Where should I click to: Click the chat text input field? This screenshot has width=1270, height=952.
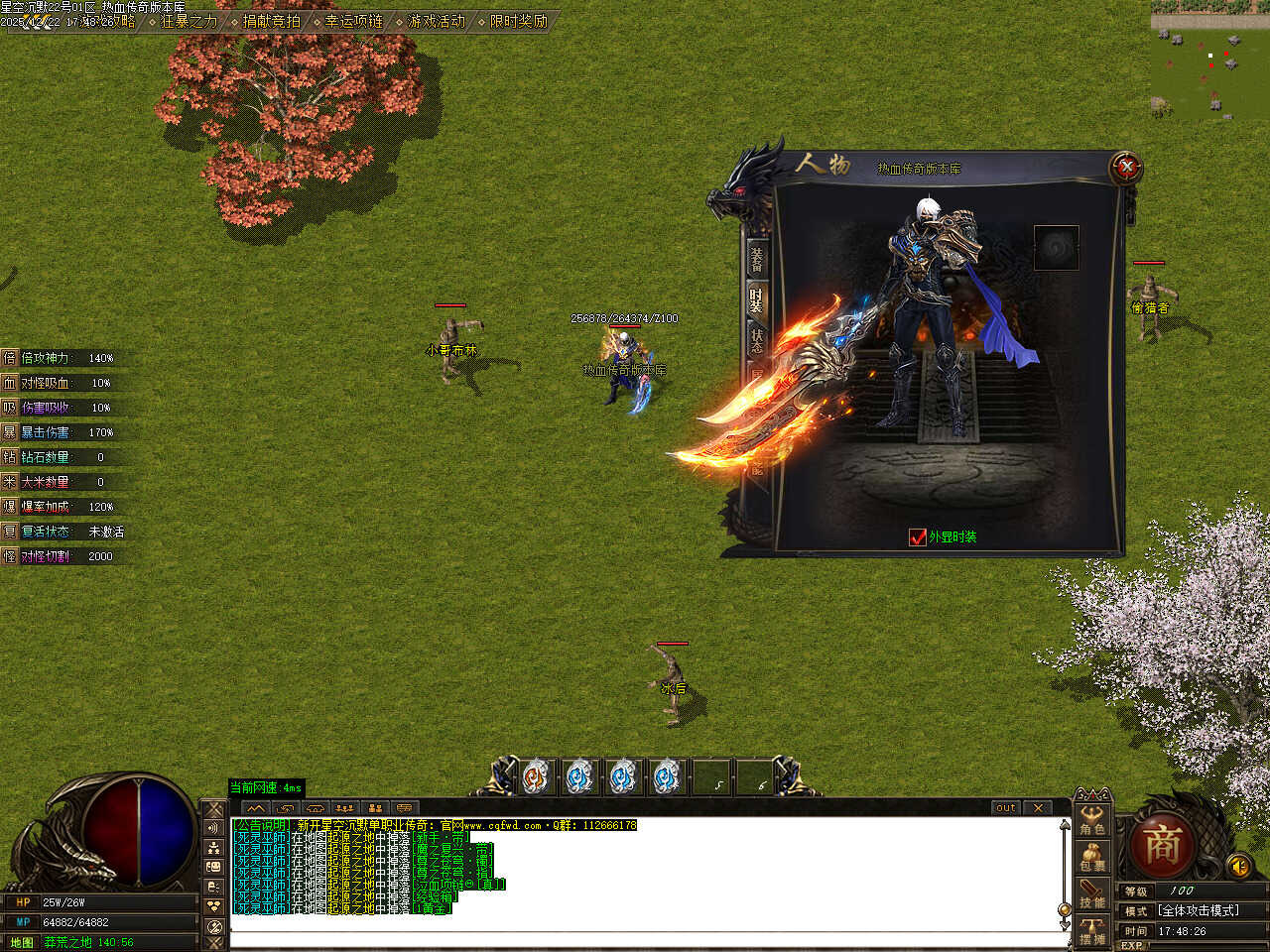pyautogui.click(x=645, y=939)
